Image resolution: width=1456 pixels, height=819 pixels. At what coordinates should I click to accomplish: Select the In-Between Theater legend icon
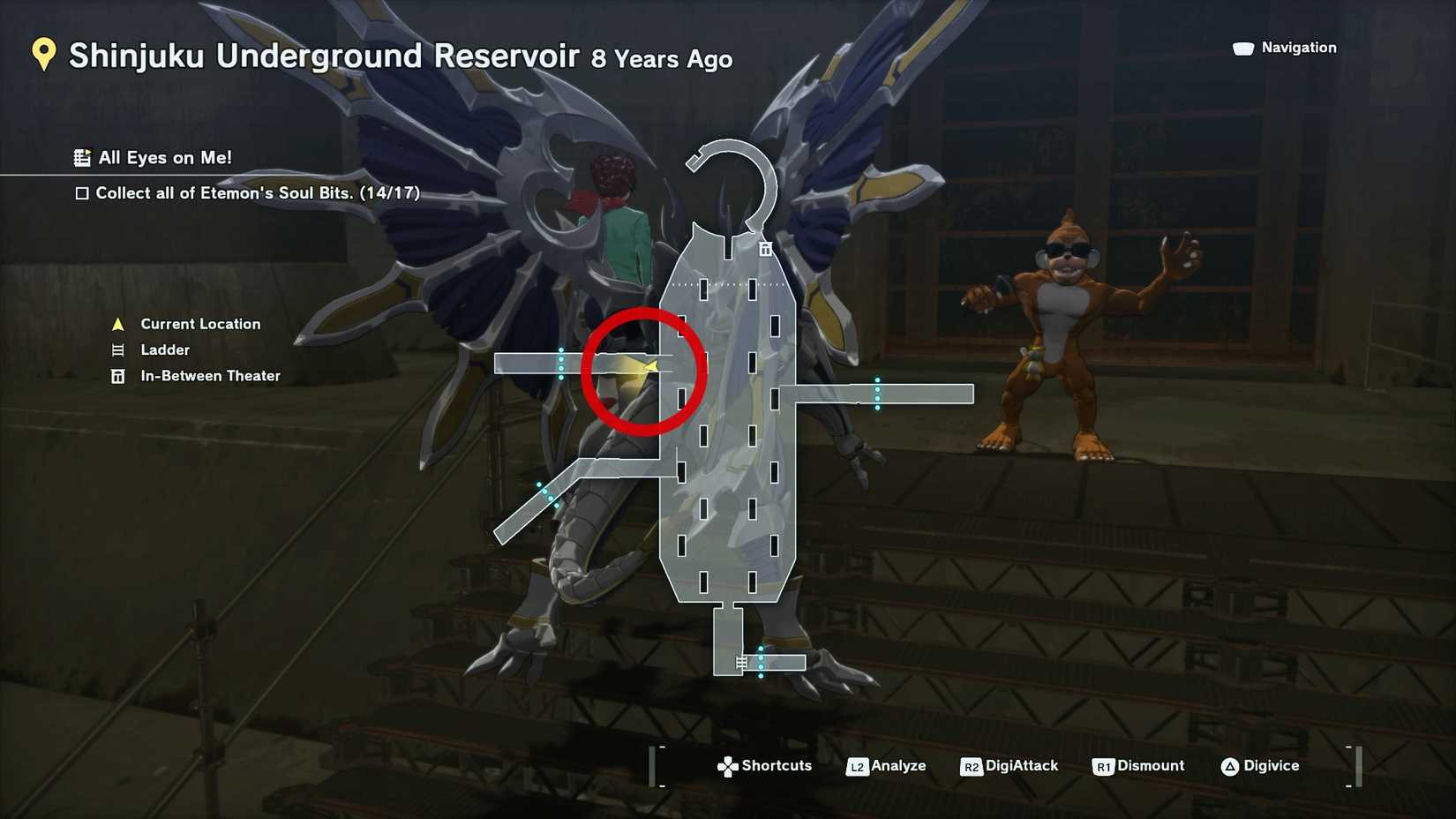(x=116, y=375)
